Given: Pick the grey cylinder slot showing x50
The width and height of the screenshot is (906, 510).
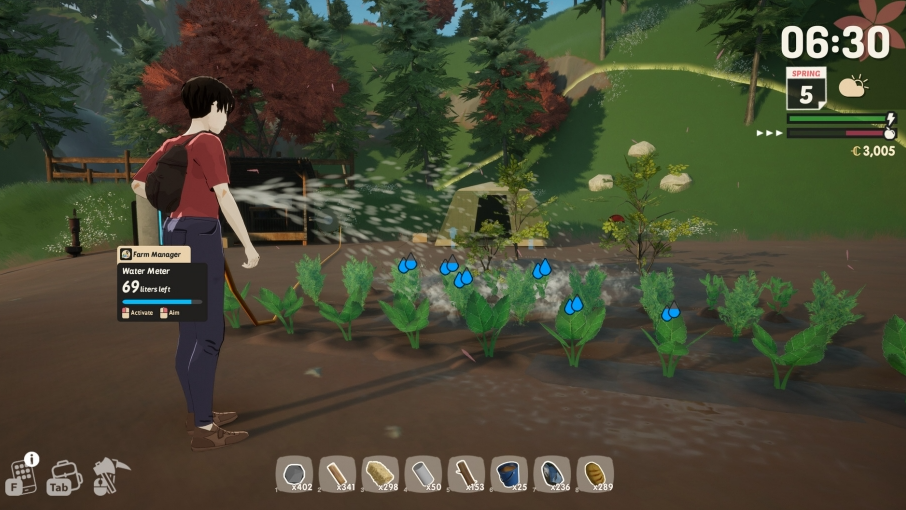Looking at the screenshot, I should click(424, 474).
